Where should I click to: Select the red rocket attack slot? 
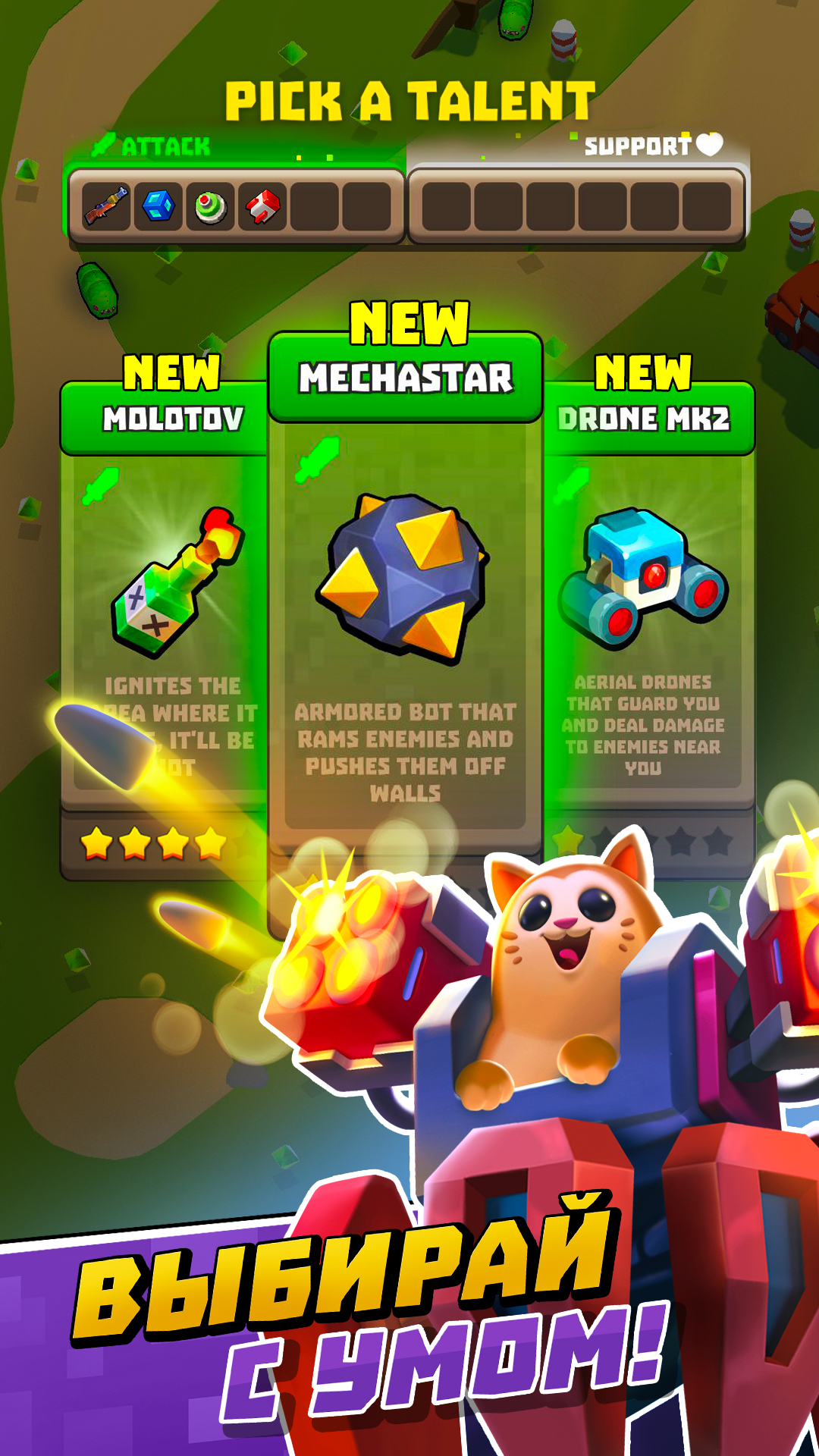pos(262,206)
